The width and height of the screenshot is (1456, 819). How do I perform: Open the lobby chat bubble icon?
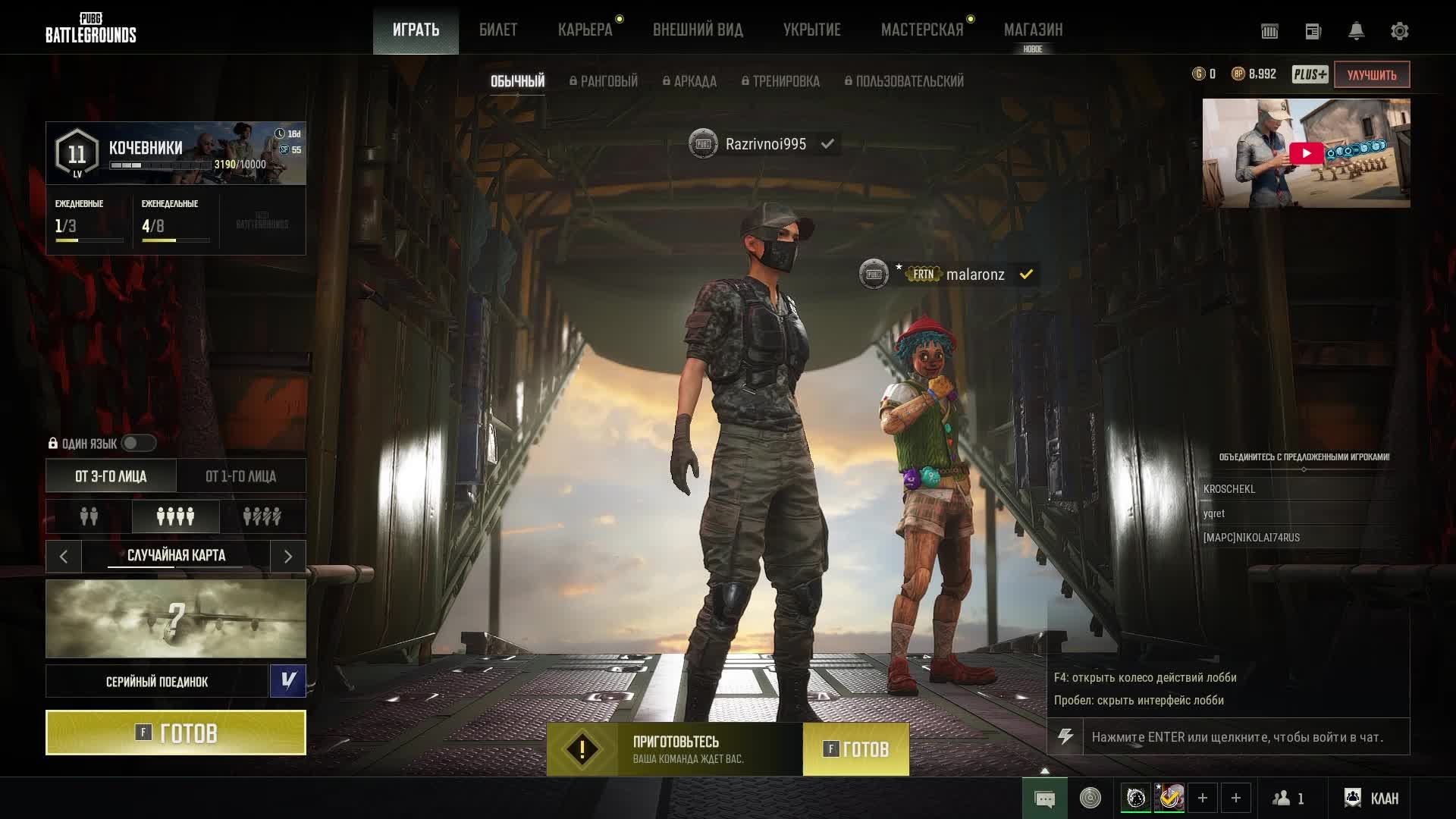pos(1046,798)
